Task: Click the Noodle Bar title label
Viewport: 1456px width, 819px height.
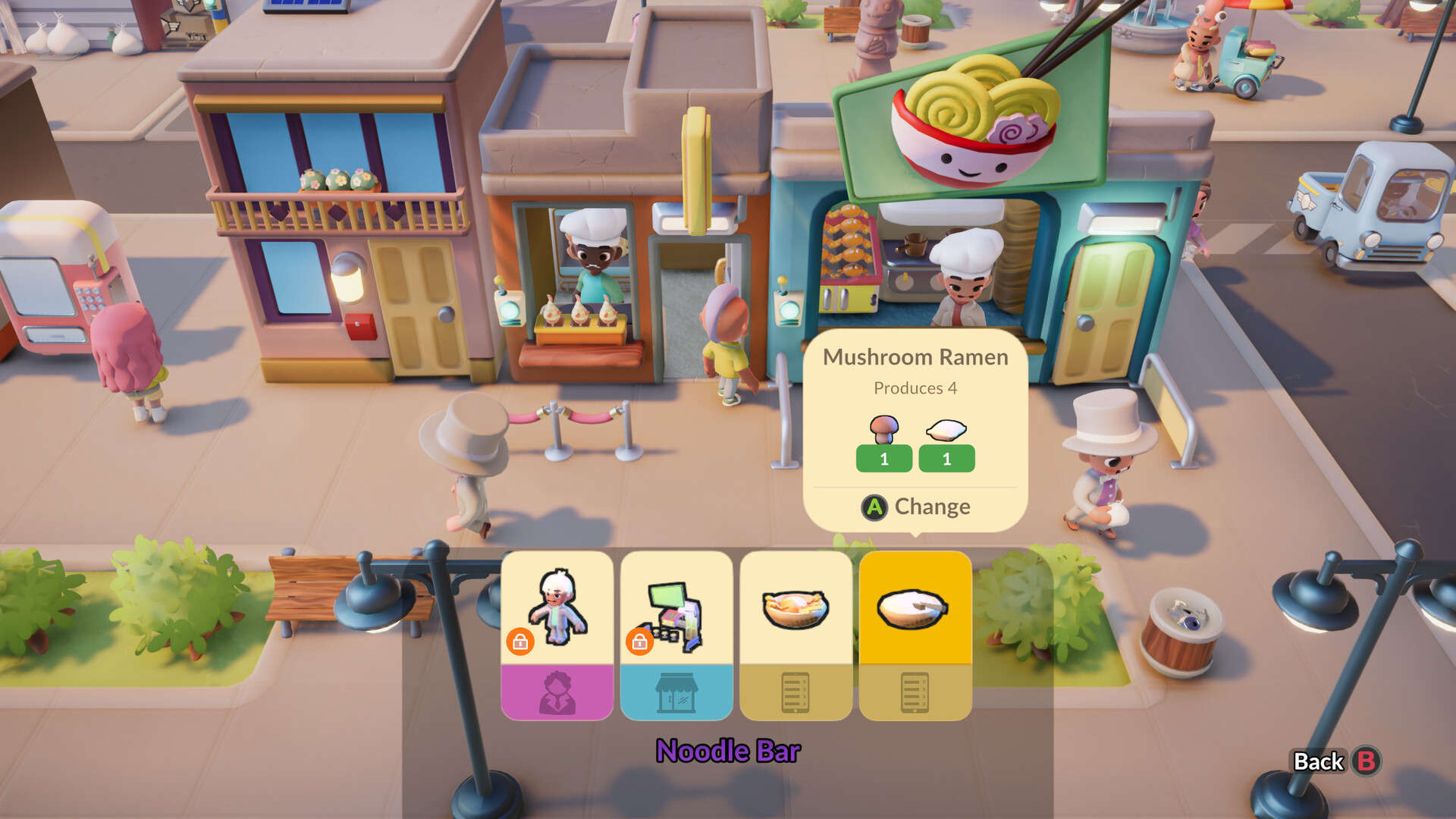Action: tap(728, 752)
